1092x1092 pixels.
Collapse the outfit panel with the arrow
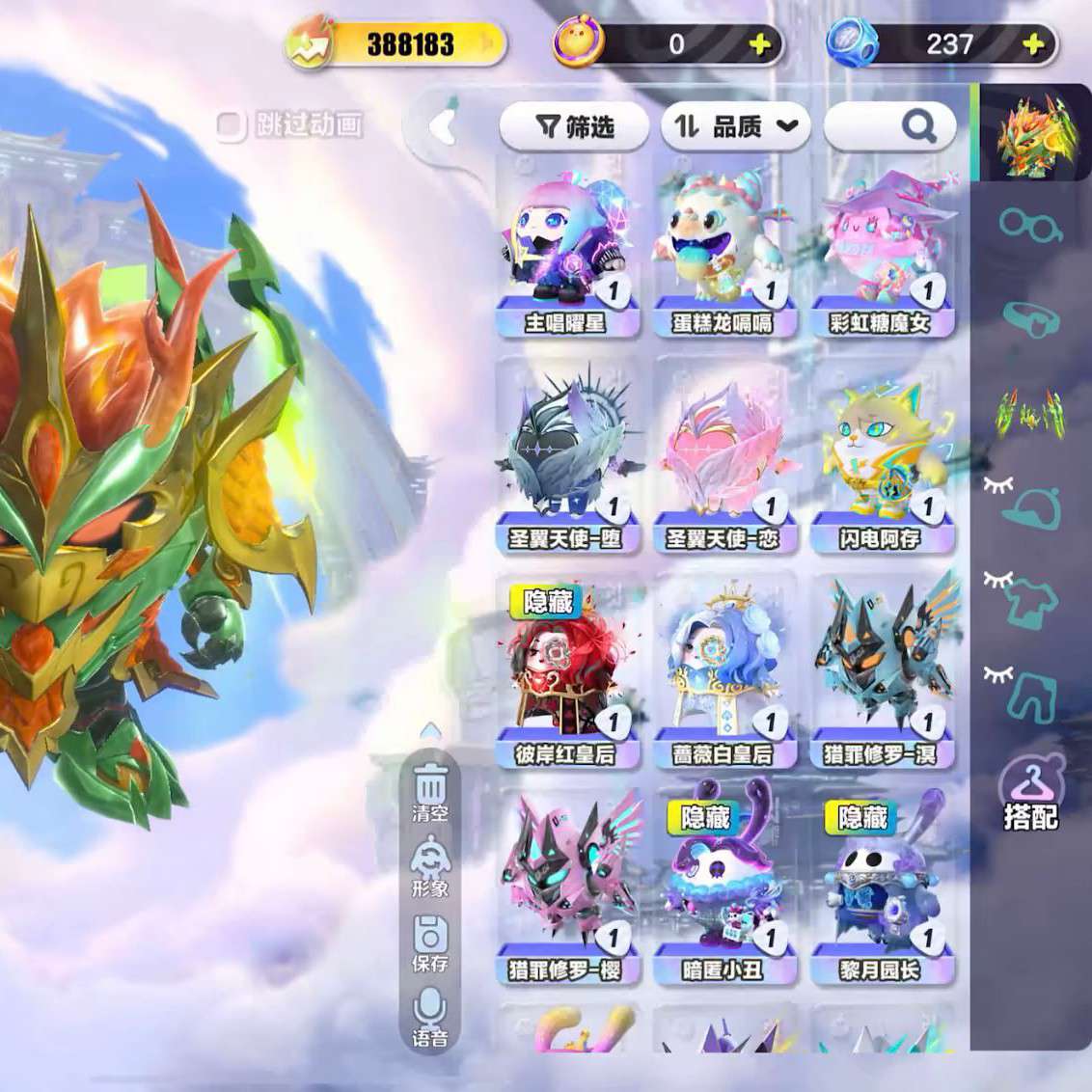tap(443, 126)
